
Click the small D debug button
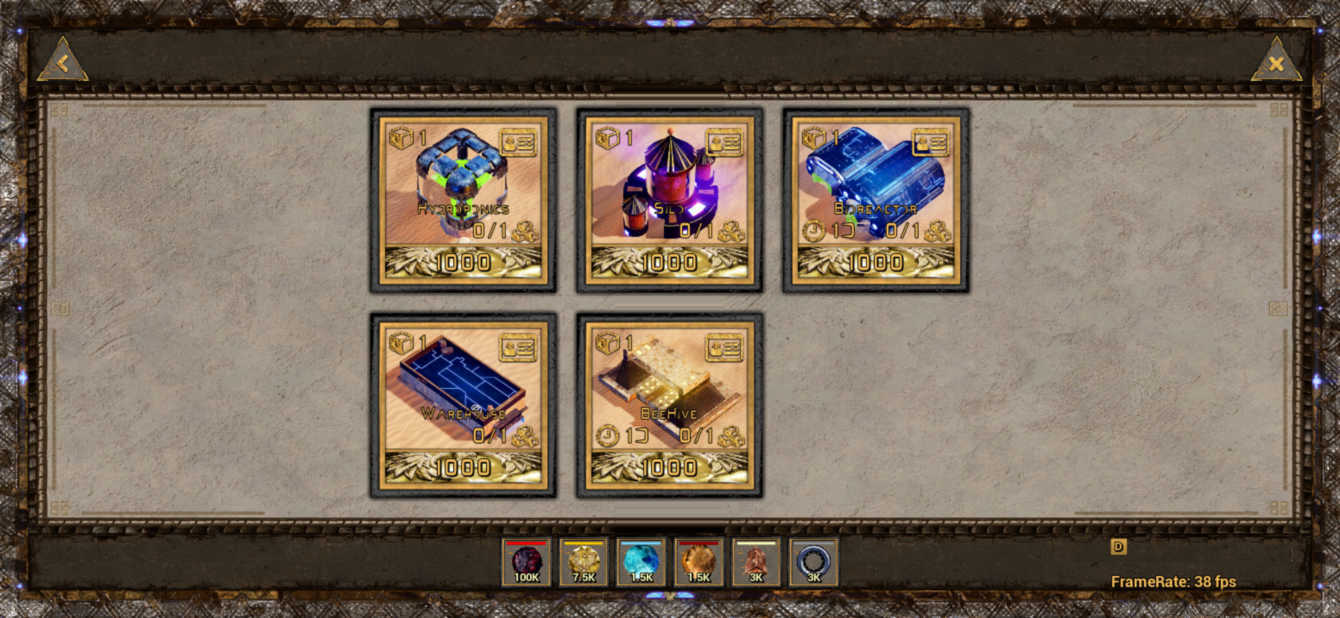pyautogui.click(x=1118, y=546)
